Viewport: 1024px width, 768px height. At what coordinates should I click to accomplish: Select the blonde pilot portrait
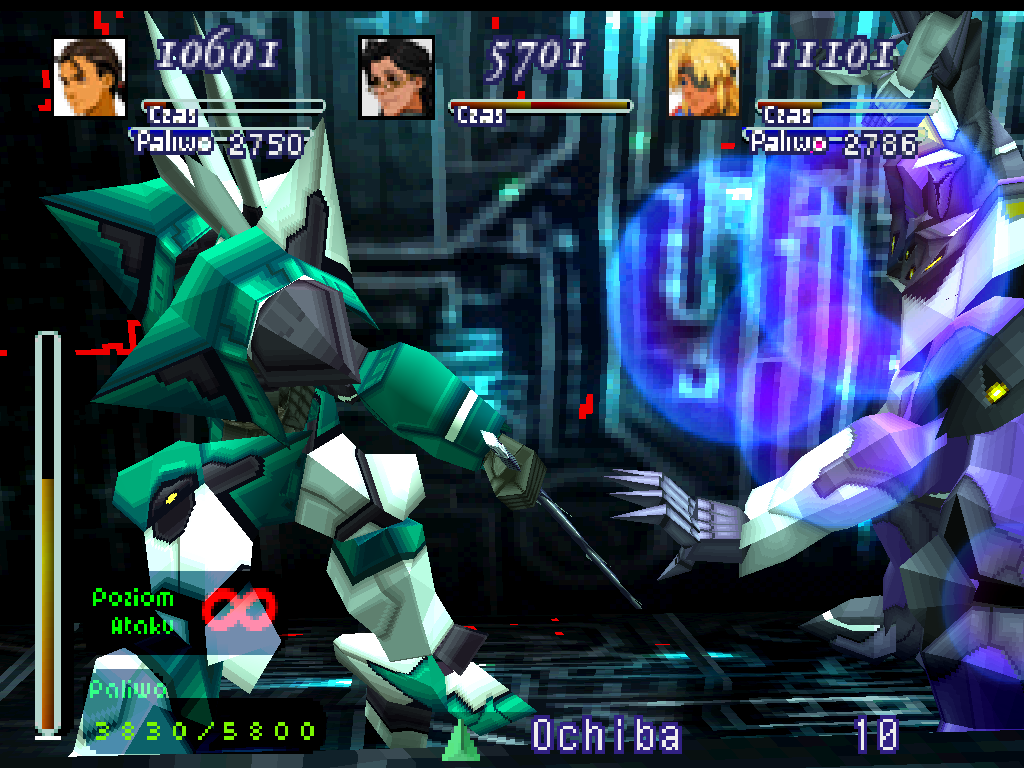pos(704,77)
